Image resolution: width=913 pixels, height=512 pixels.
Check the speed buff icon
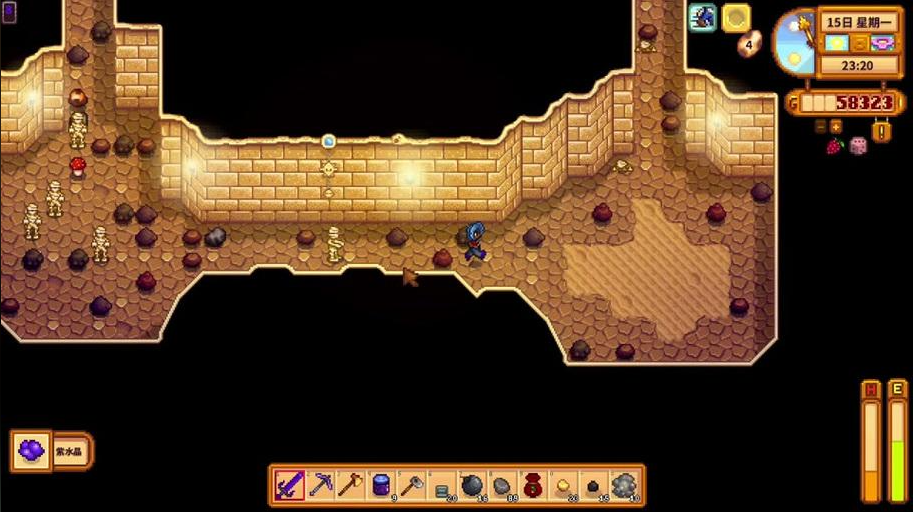[703, 17]
